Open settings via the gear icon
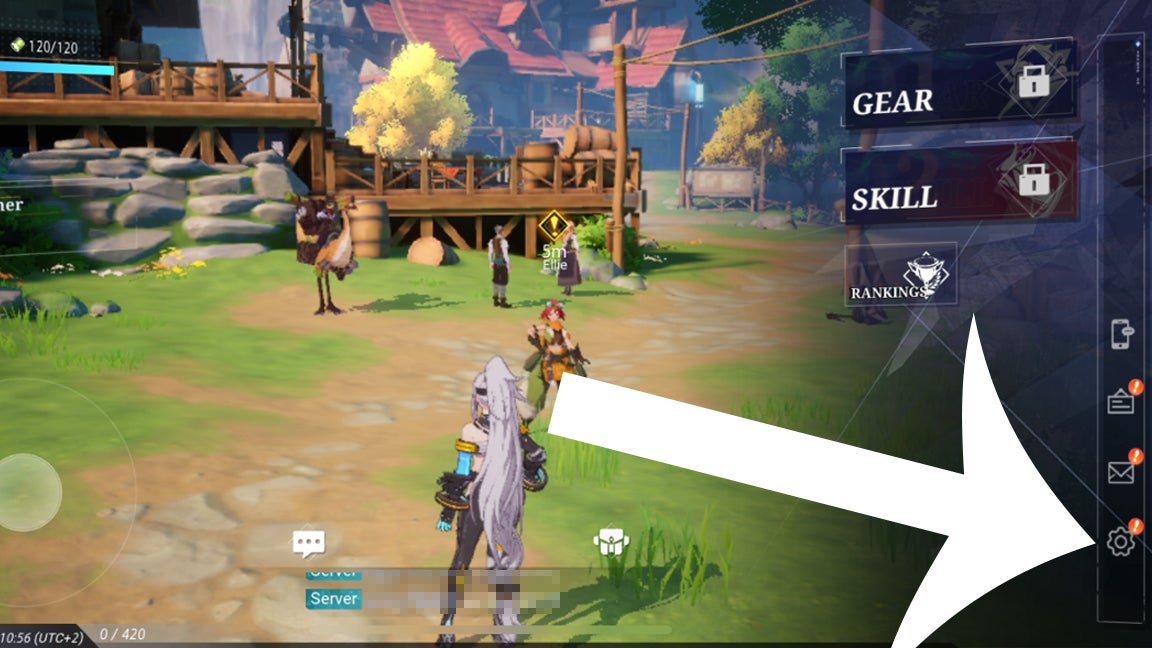Viewport: 1152px width, 648px height. tap(1121, 542)
